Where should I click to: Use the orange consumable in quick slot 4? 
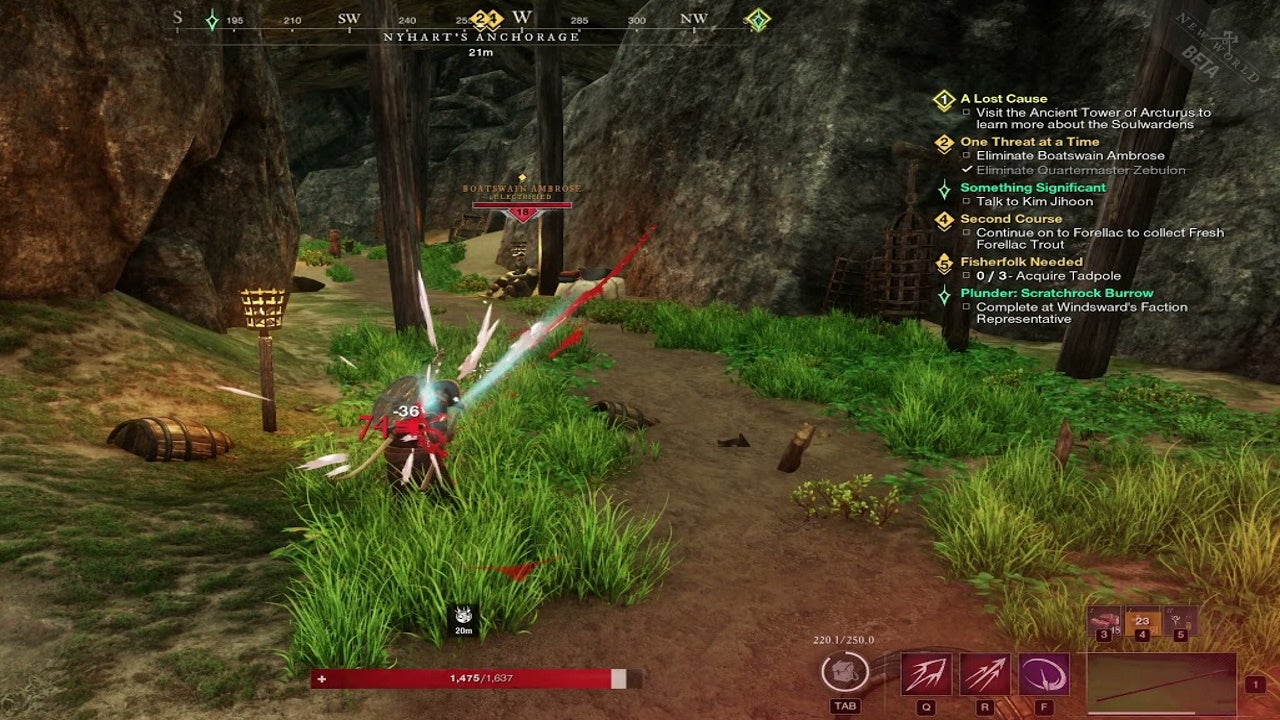1142,621
